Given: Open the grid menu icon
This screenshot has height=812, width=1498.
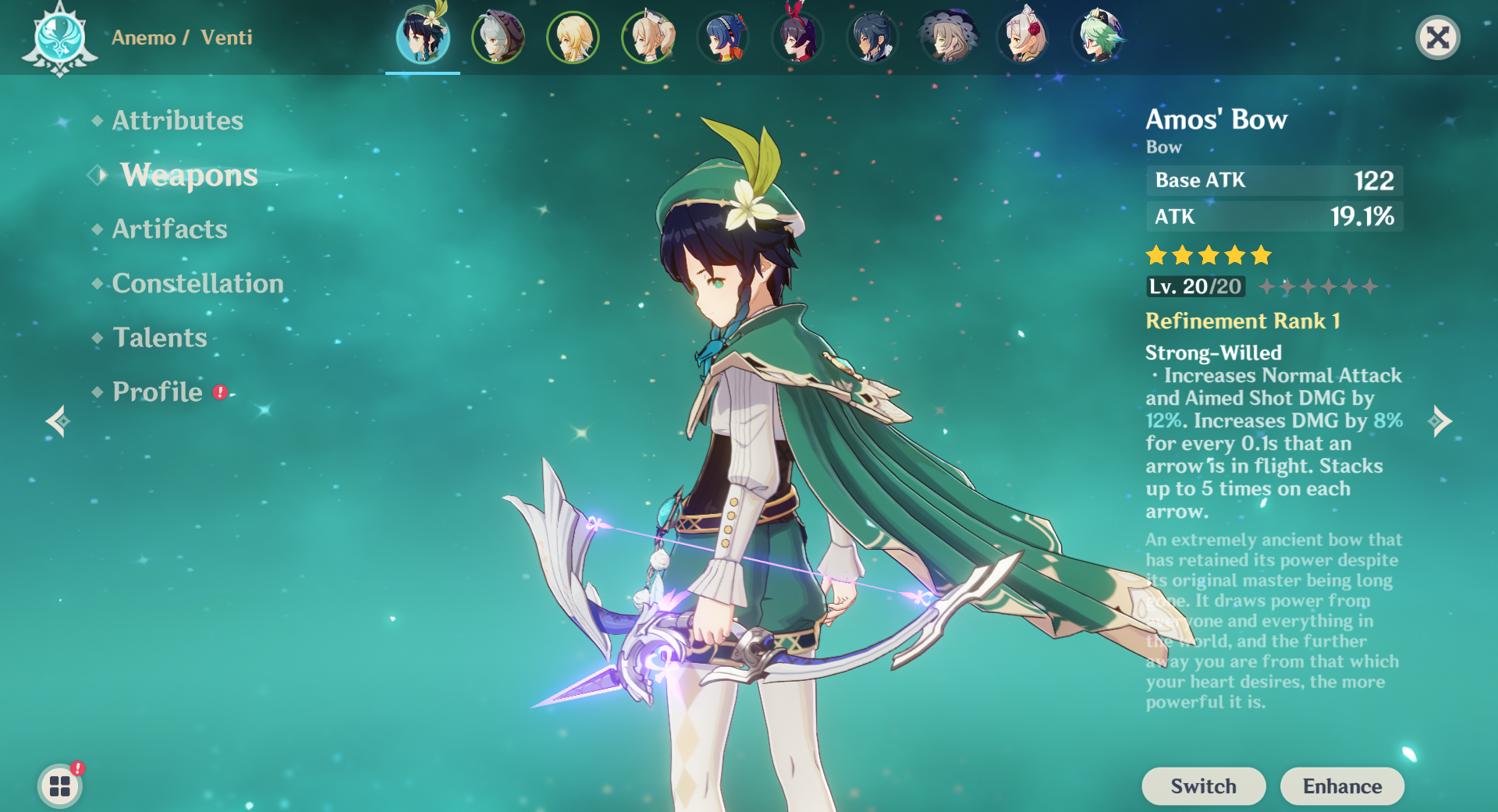Looking at the screenshot, I should 60,785.
